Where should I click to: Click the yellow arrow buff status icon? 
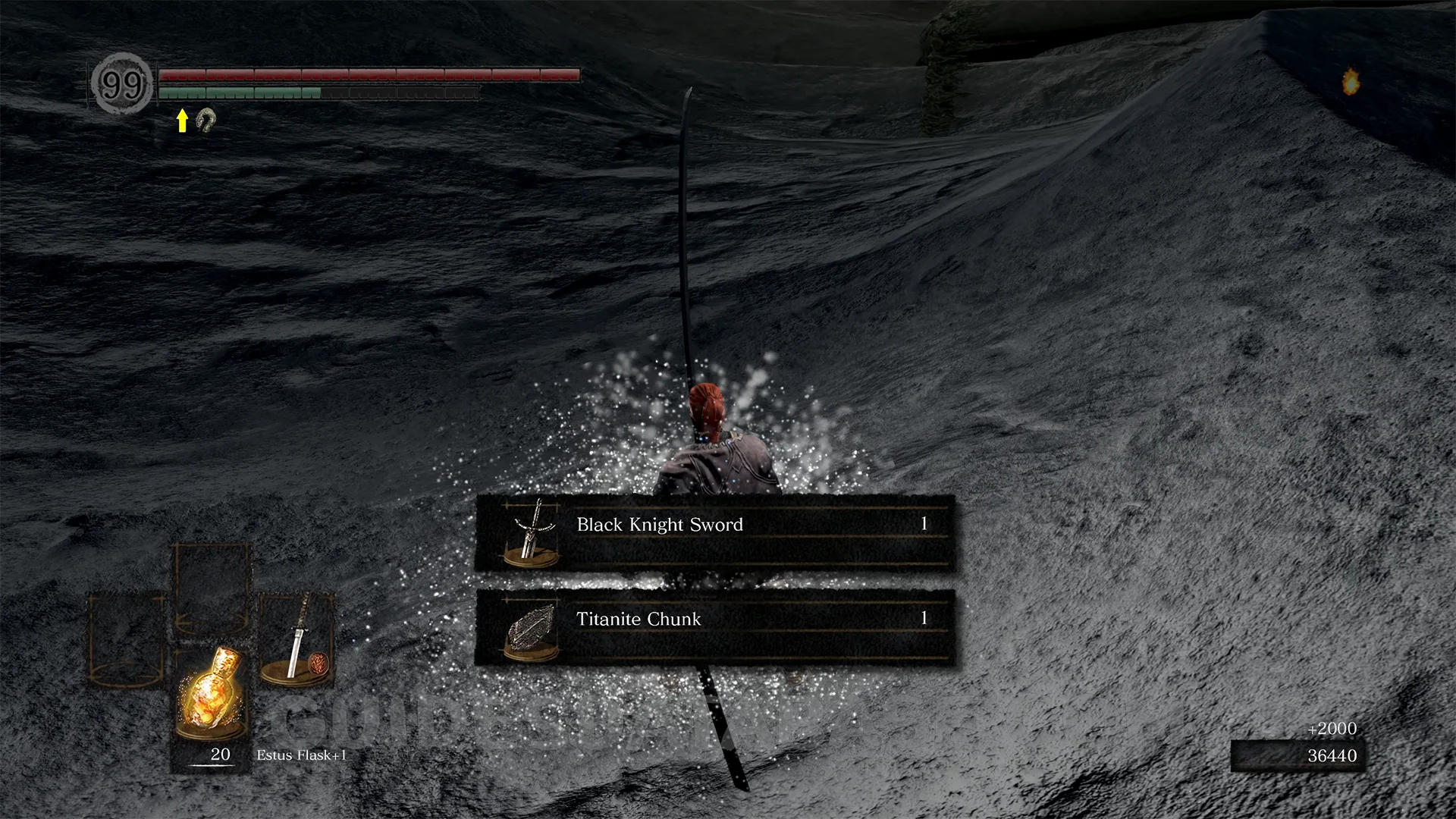click(182, 120)
